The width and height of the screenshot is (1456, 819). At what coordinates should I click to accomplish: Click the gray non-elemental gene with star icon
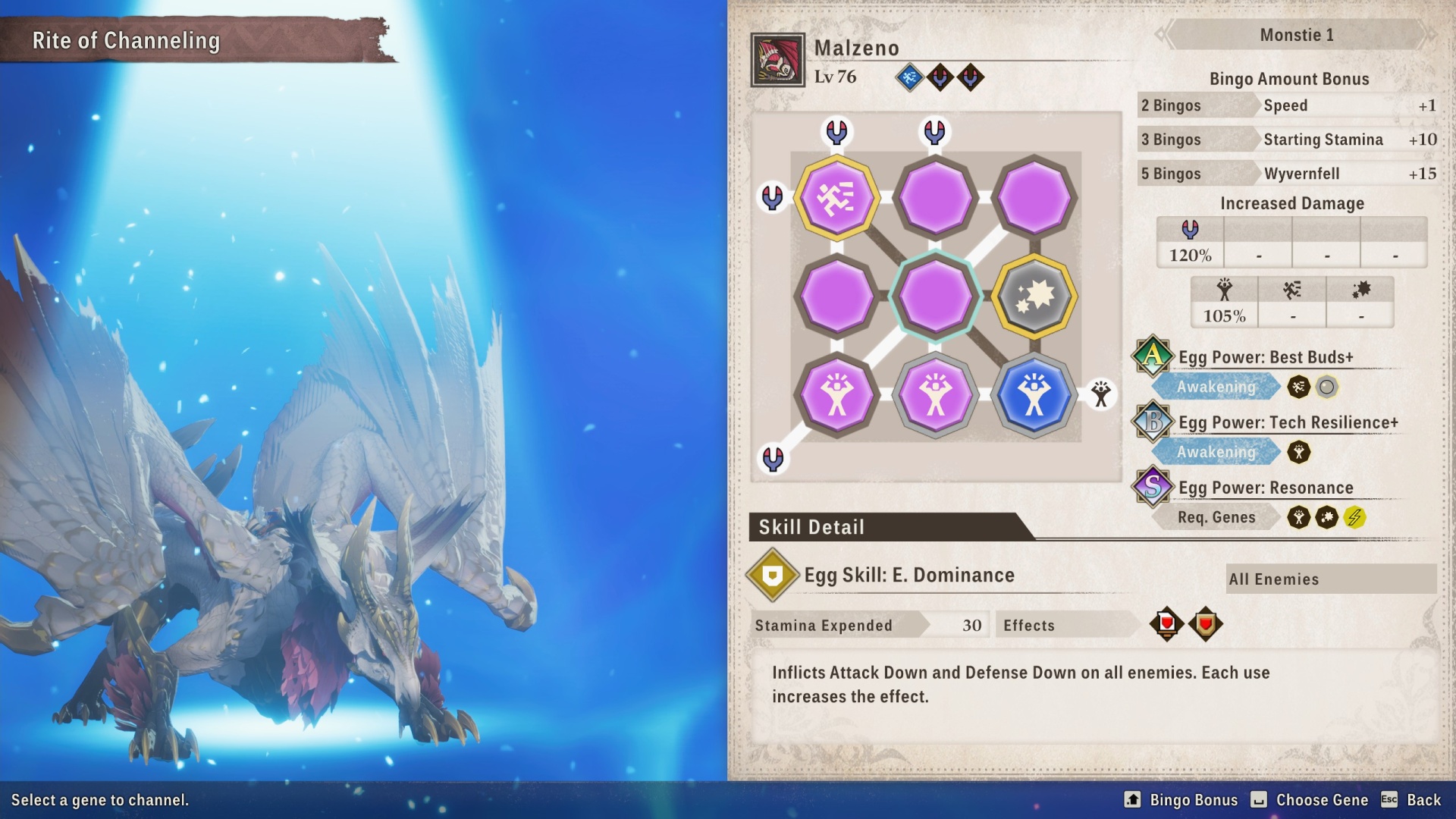coord(1034,297)
